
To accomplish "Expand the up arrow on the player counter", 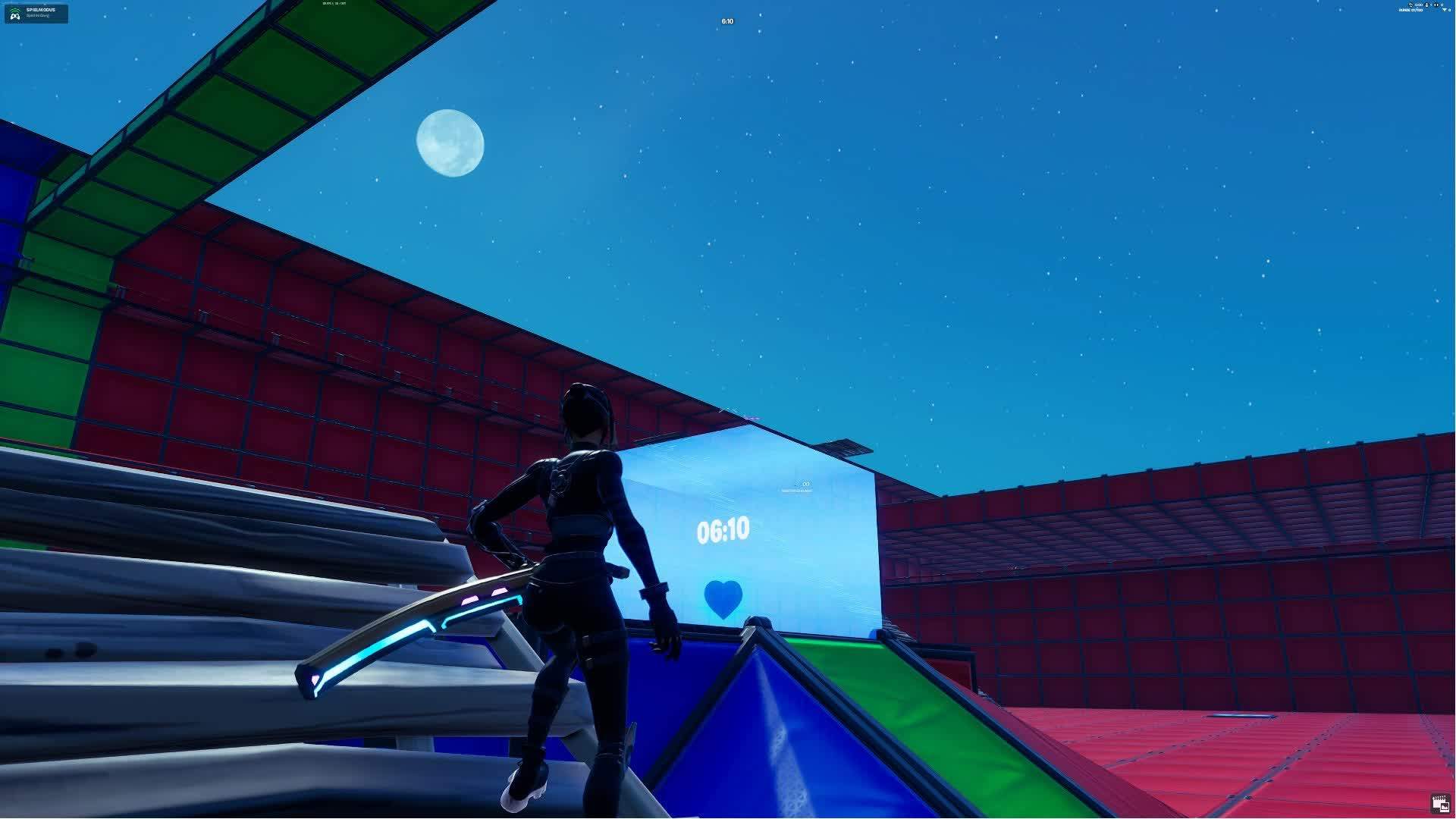I will 1426,3.
